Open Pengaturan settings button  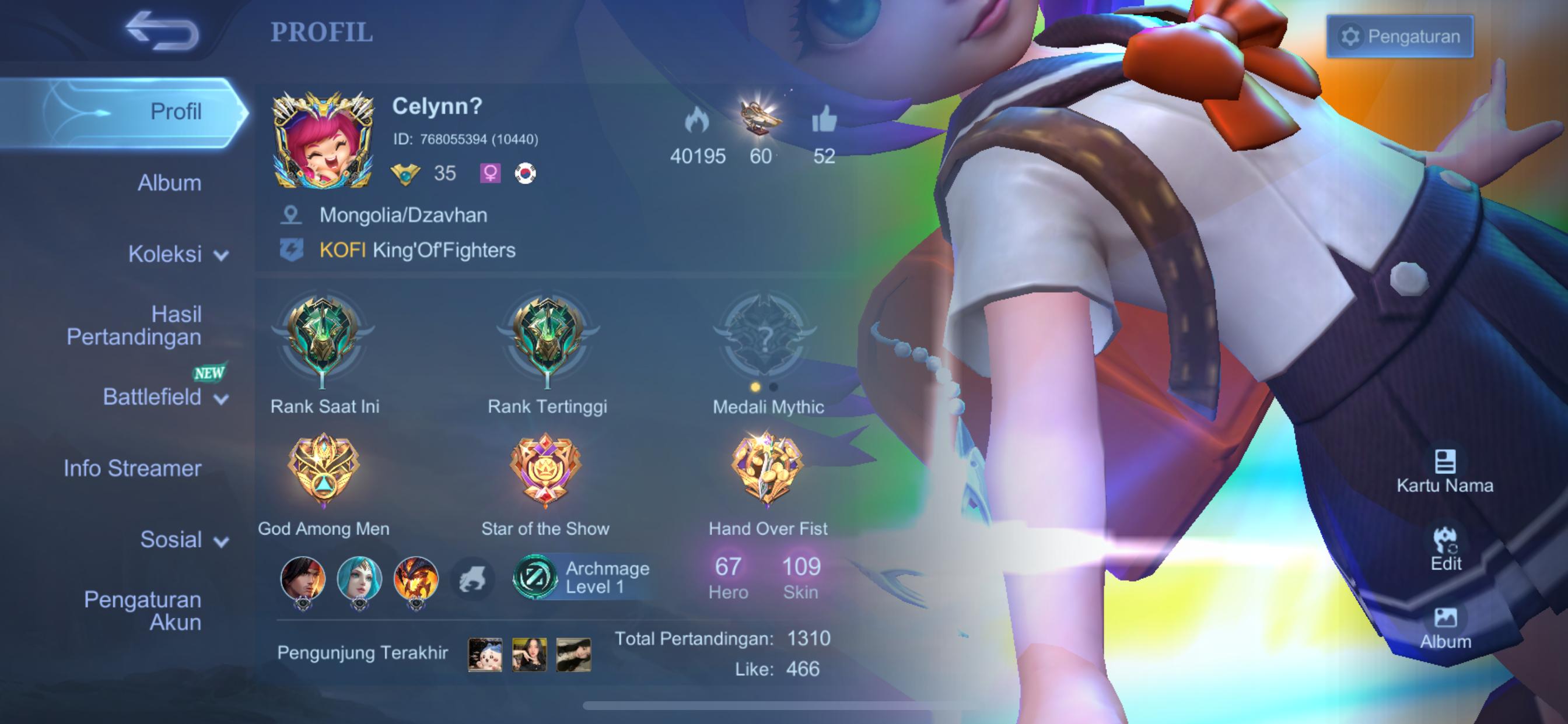point(1399,37)
